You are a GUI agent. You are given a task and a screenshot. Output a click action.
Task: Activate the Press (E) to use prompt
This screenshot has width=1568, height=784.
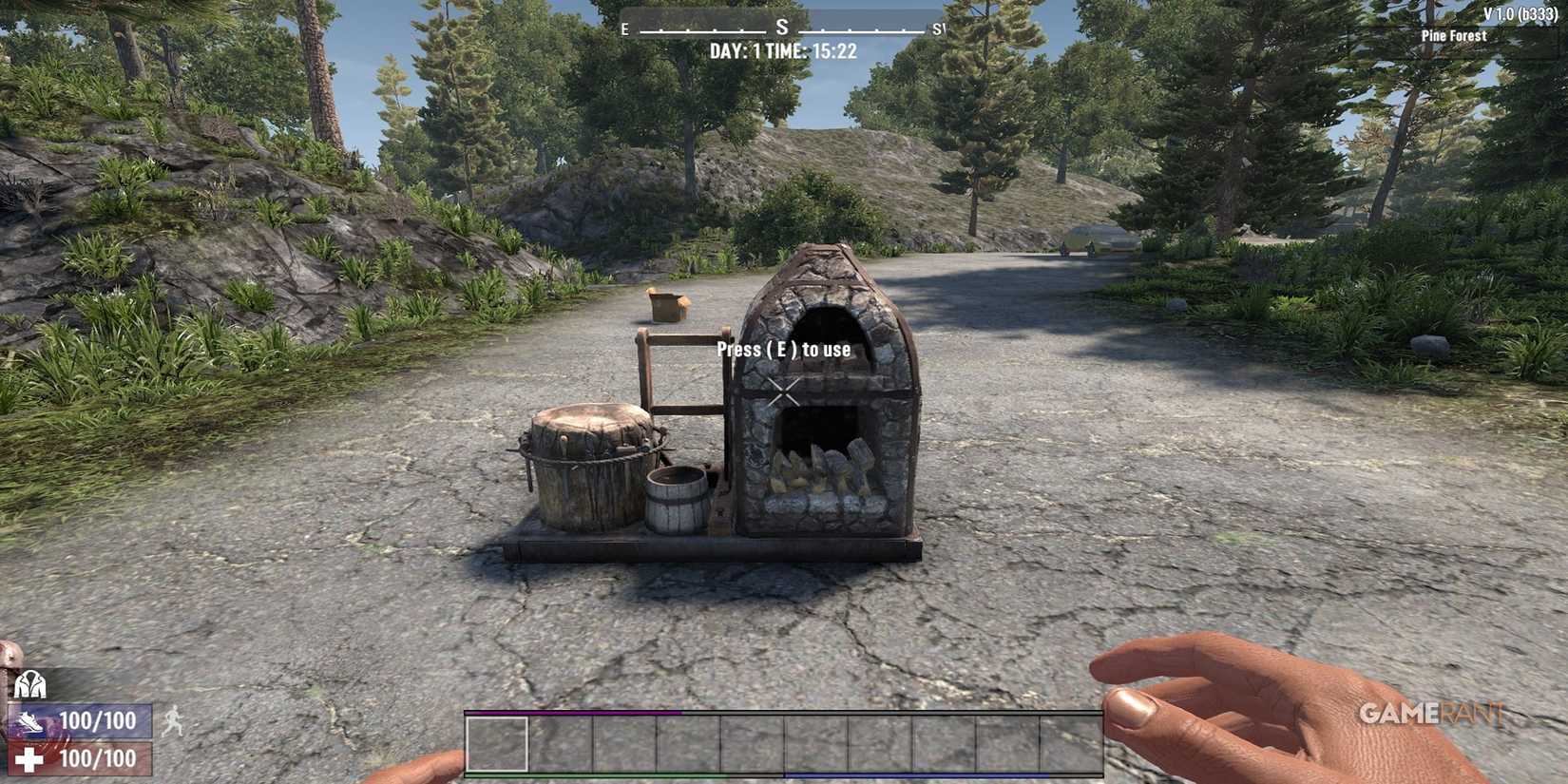(x=786, y=350)
